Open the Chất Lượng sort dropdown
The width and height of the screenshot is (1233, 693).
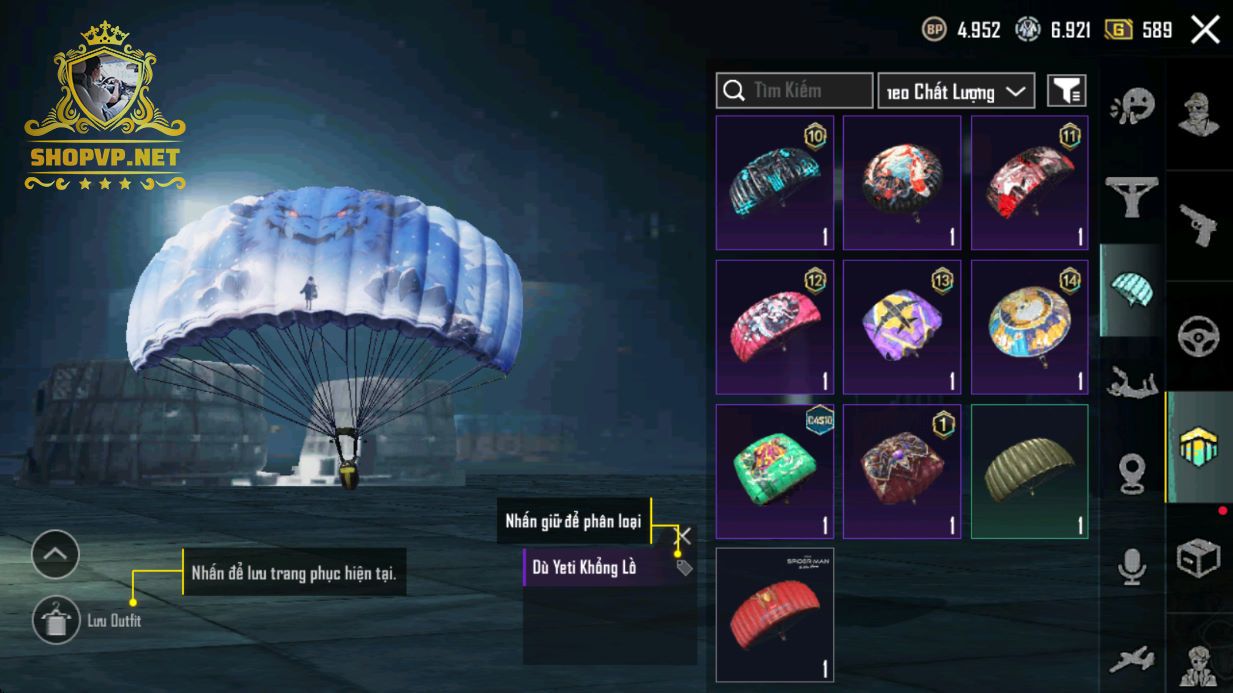coord(955,91)
